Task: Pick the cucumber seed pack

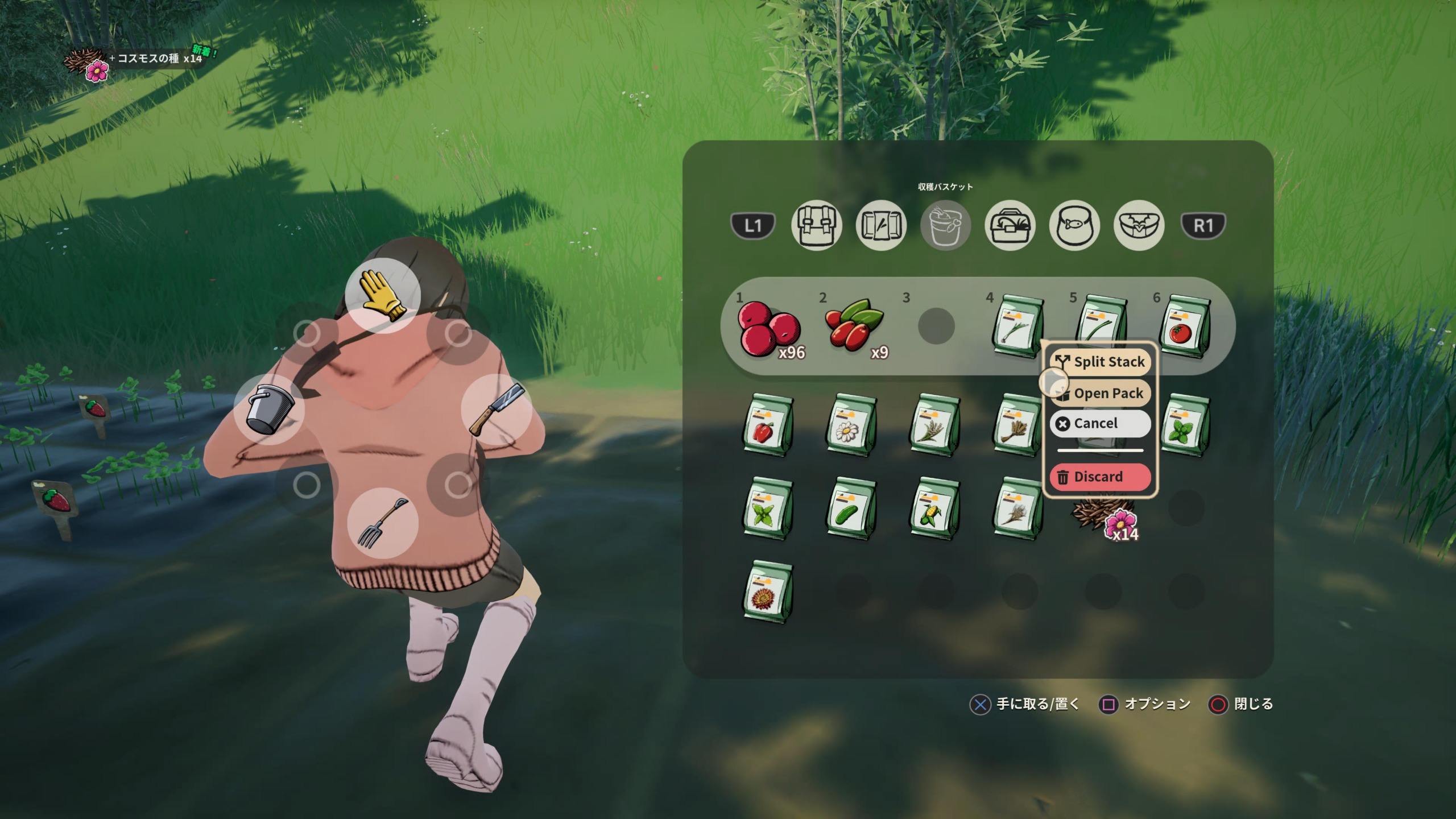Action: tap(851, 508)
